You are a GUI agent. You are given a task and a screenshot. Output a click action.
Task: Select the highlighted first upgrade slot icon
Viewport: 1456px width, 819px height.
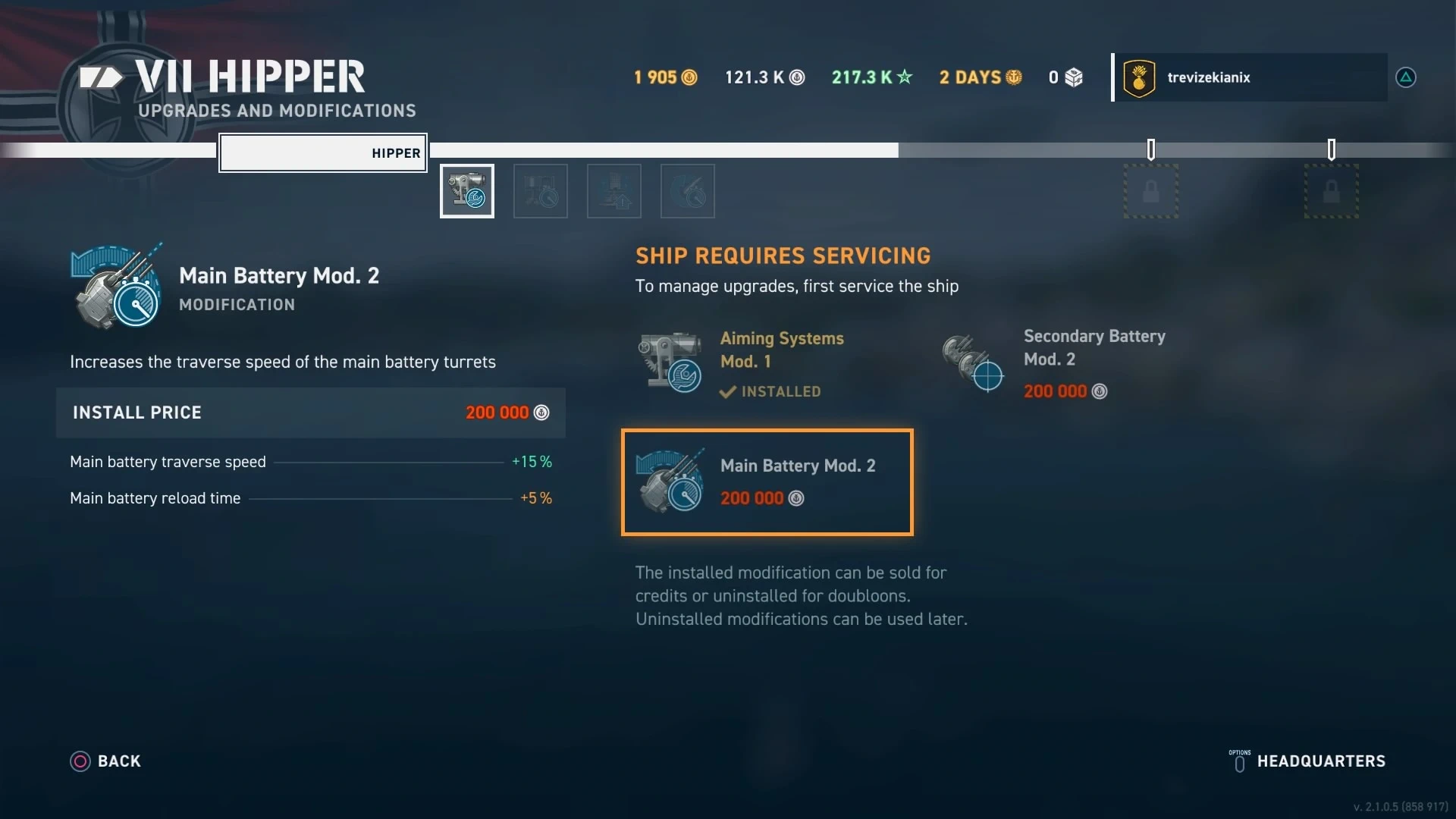point(467,191)
